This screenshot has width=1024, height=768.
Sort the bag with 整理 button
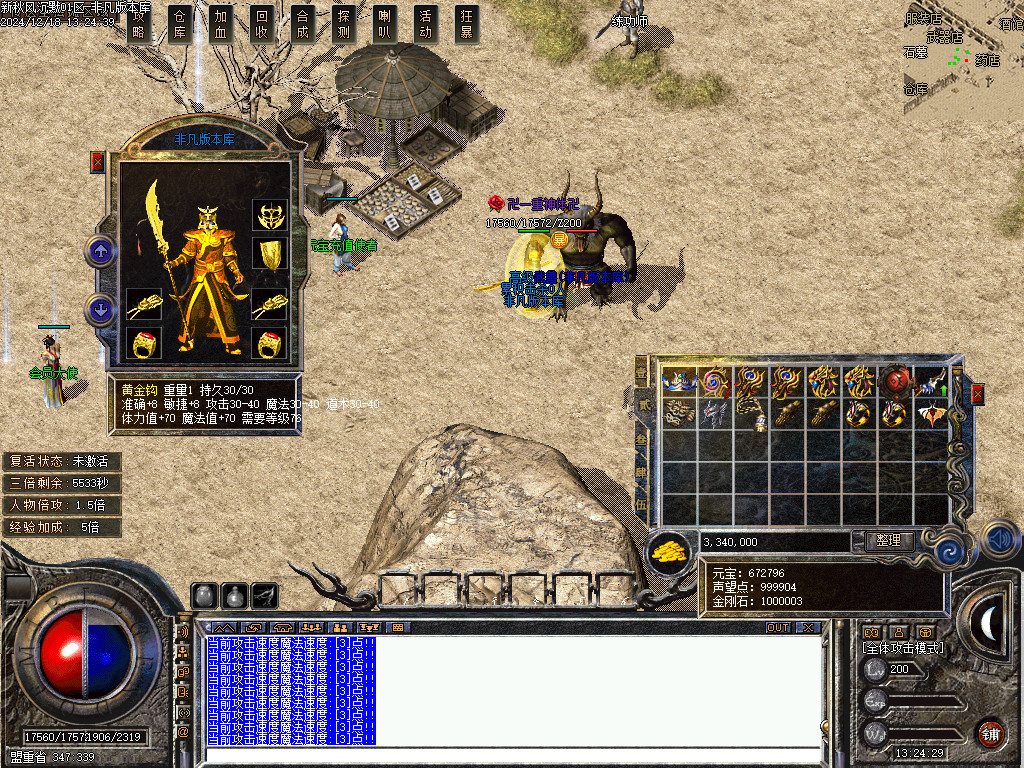[888, 541]
